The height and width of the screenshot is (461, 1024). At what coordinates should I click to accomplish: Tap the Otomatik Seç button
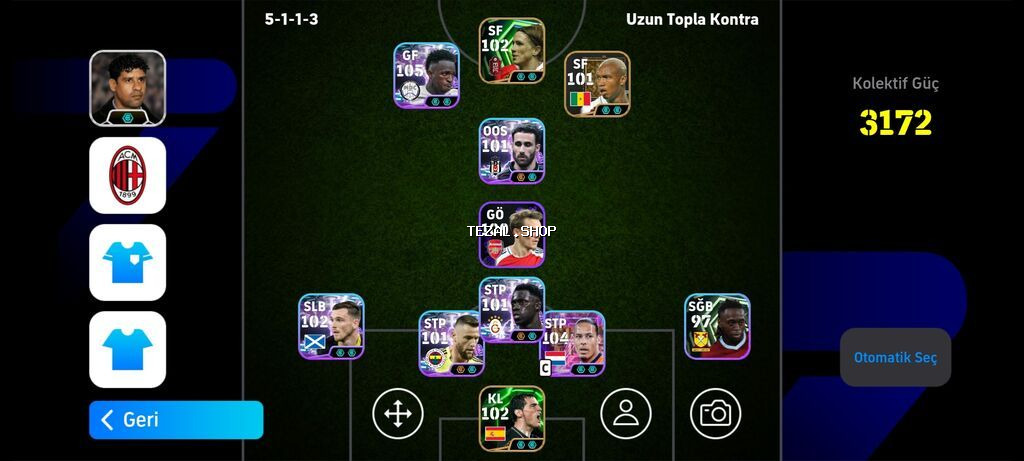(895, 357)
